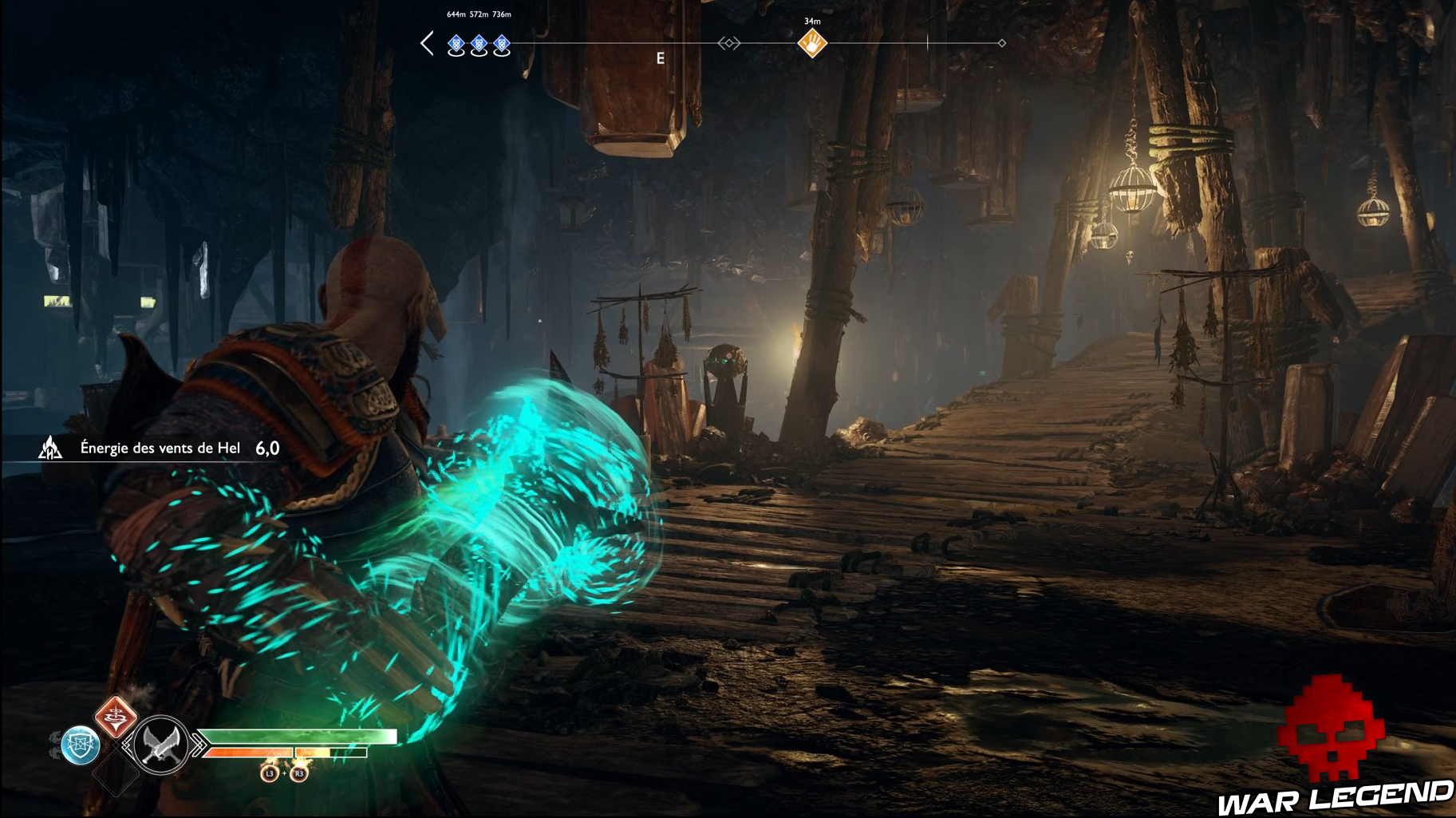Click the blue waypoint marker showing 572m
1456x818 pixels.
479,45
